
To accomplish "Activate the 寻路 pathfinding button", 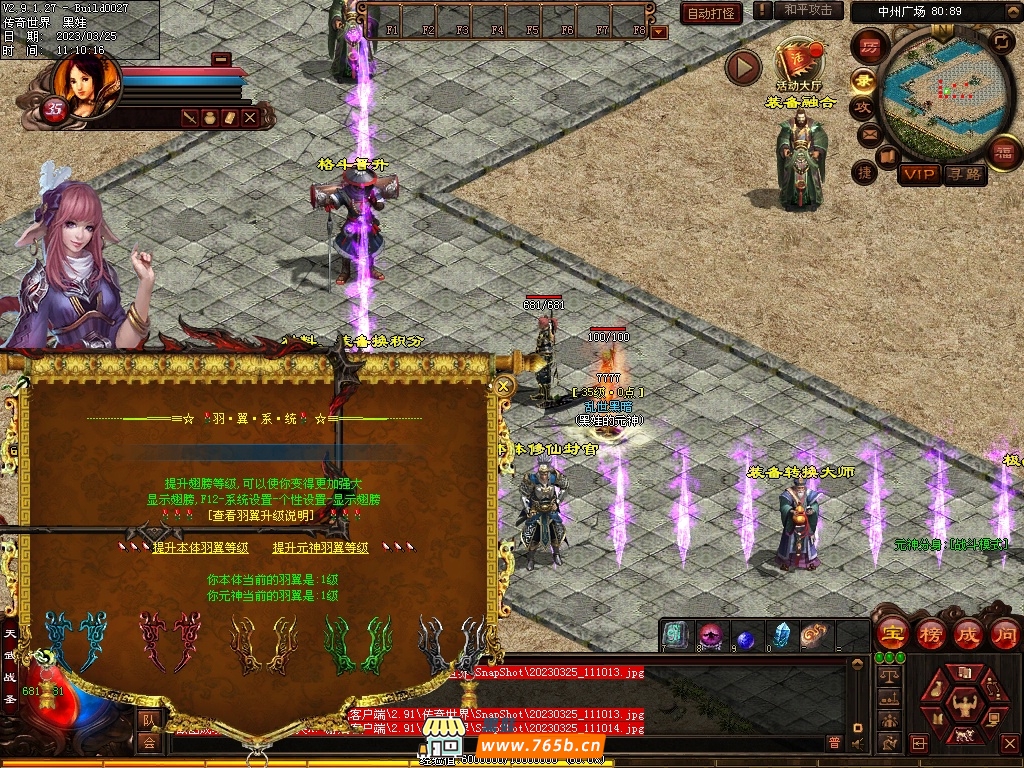I will coord(964,175).
